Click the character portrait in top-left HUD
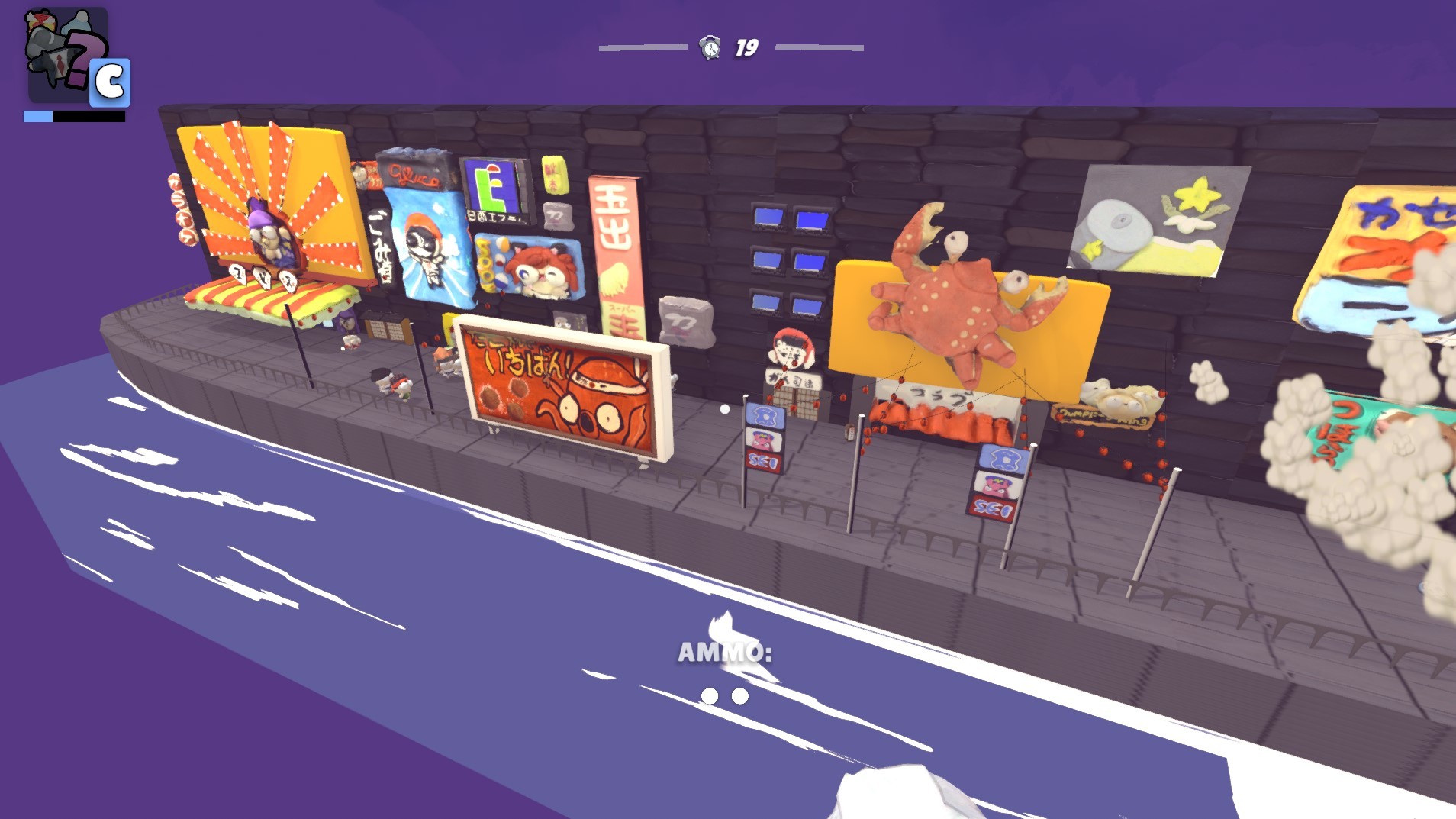 point(63,53)
